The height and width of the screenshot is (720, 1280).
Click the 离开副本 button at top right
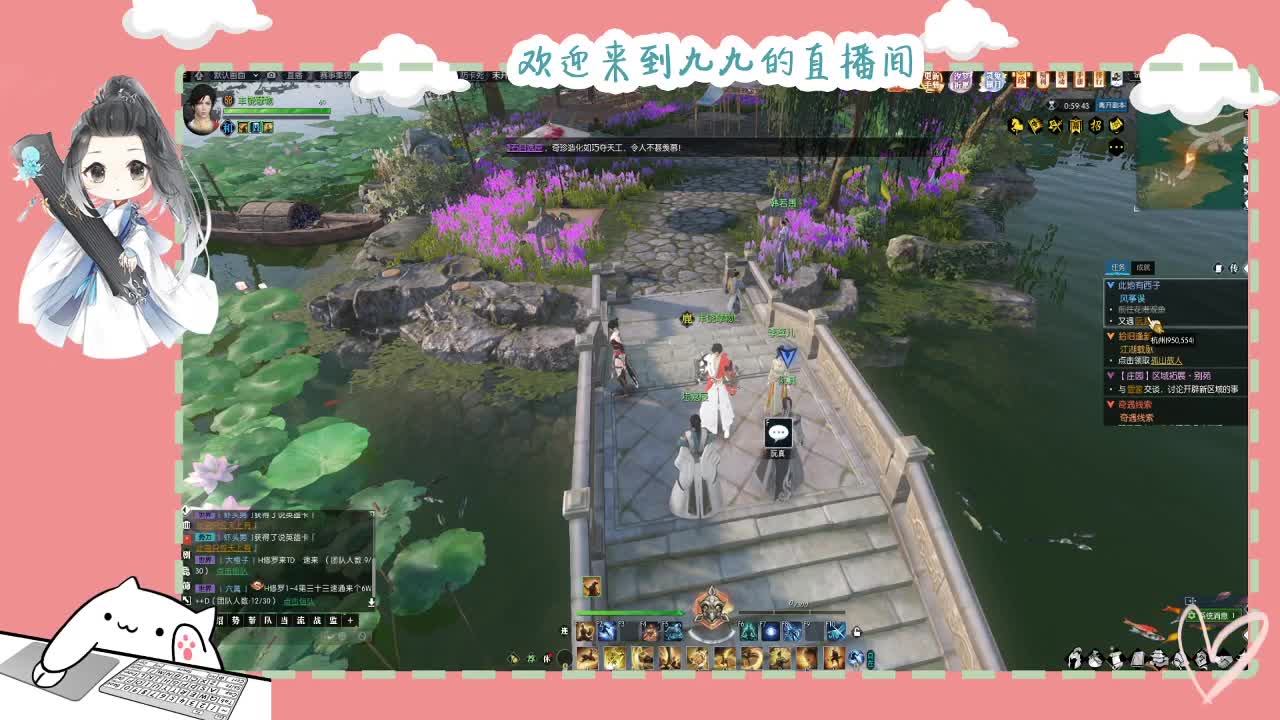pos(1110,105)
